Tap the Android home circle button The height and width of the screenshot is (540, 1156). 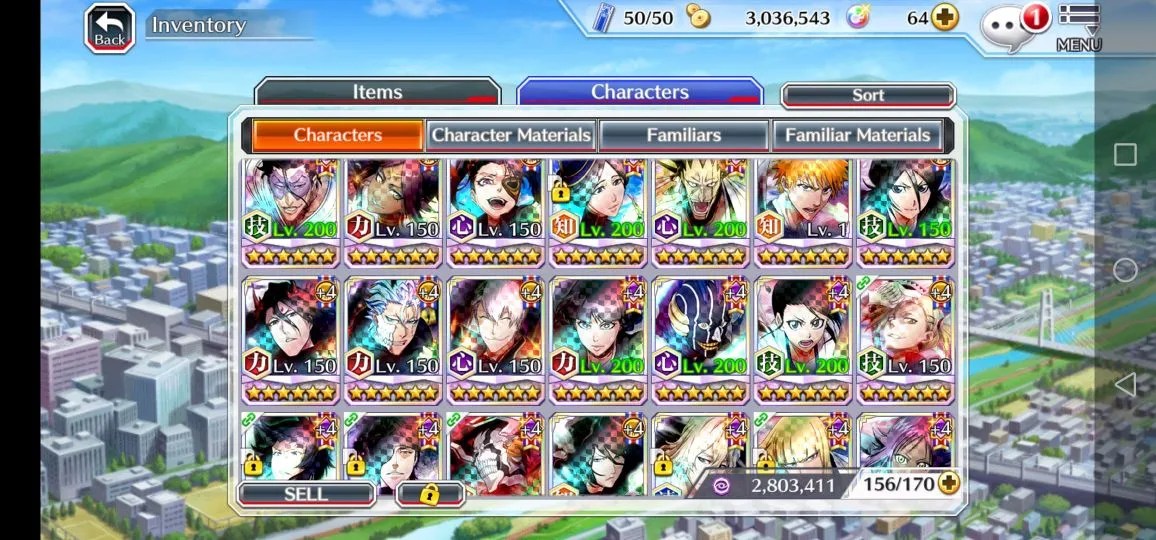point(1125,270)
